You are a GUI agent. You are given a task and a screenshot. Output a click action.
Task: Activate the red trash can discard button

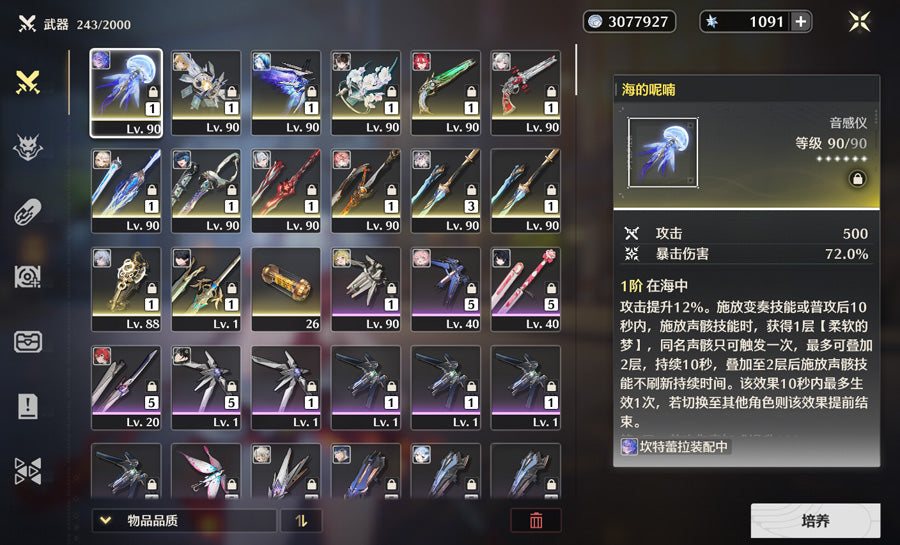click(536, 520)
